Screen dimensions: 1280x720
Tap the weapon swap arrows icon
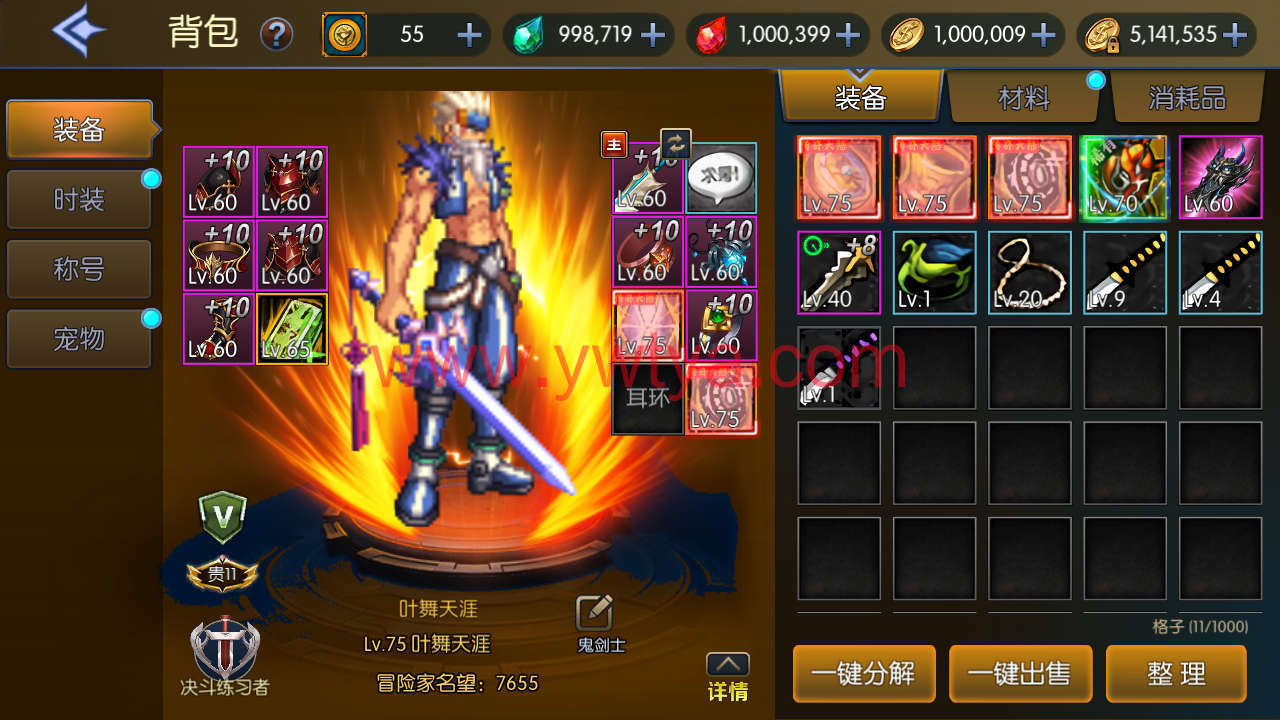tap(676, 145)
